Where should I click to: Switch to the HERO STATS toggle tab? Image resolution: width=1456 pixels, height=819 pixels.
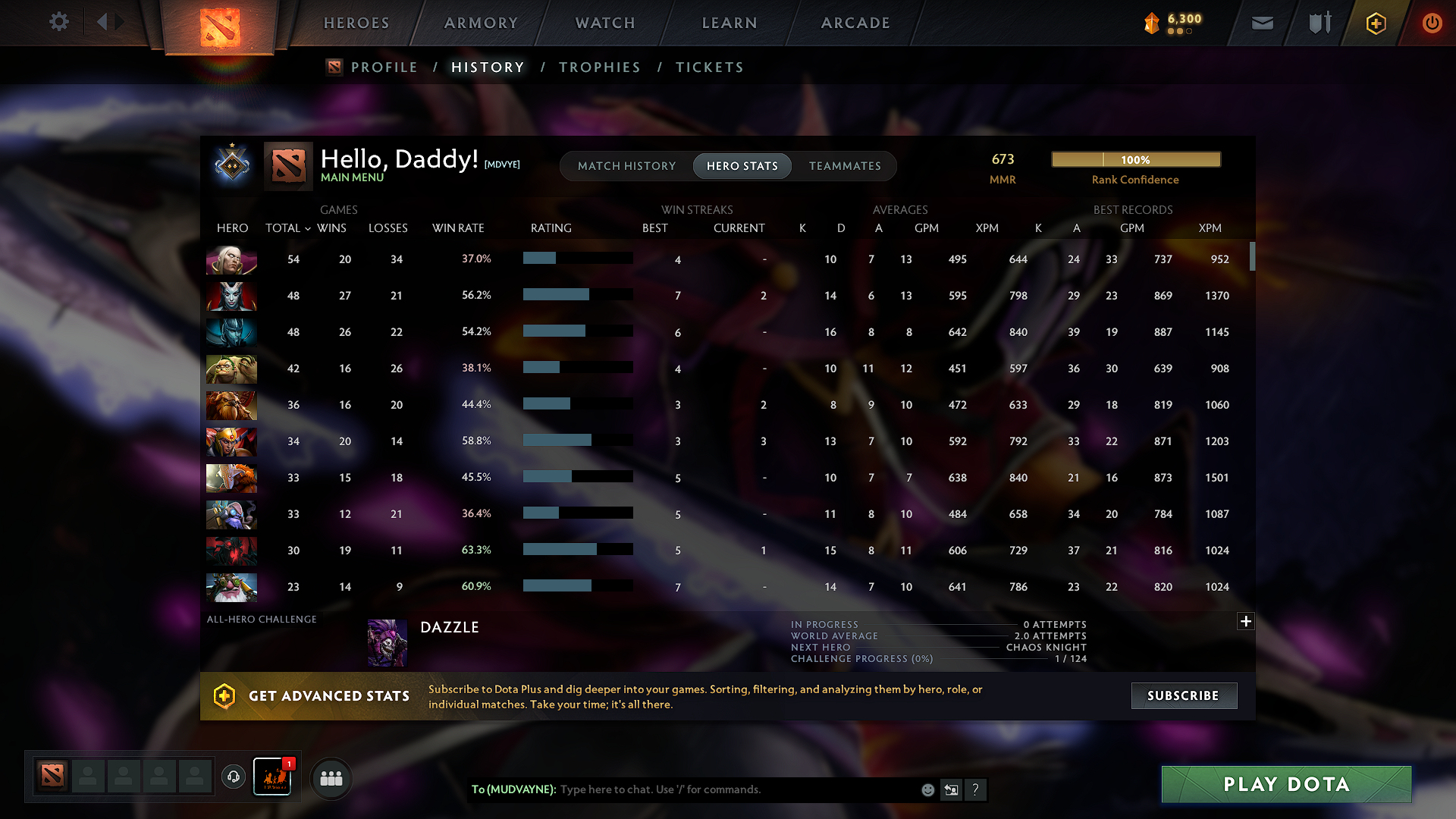point(742,166)
